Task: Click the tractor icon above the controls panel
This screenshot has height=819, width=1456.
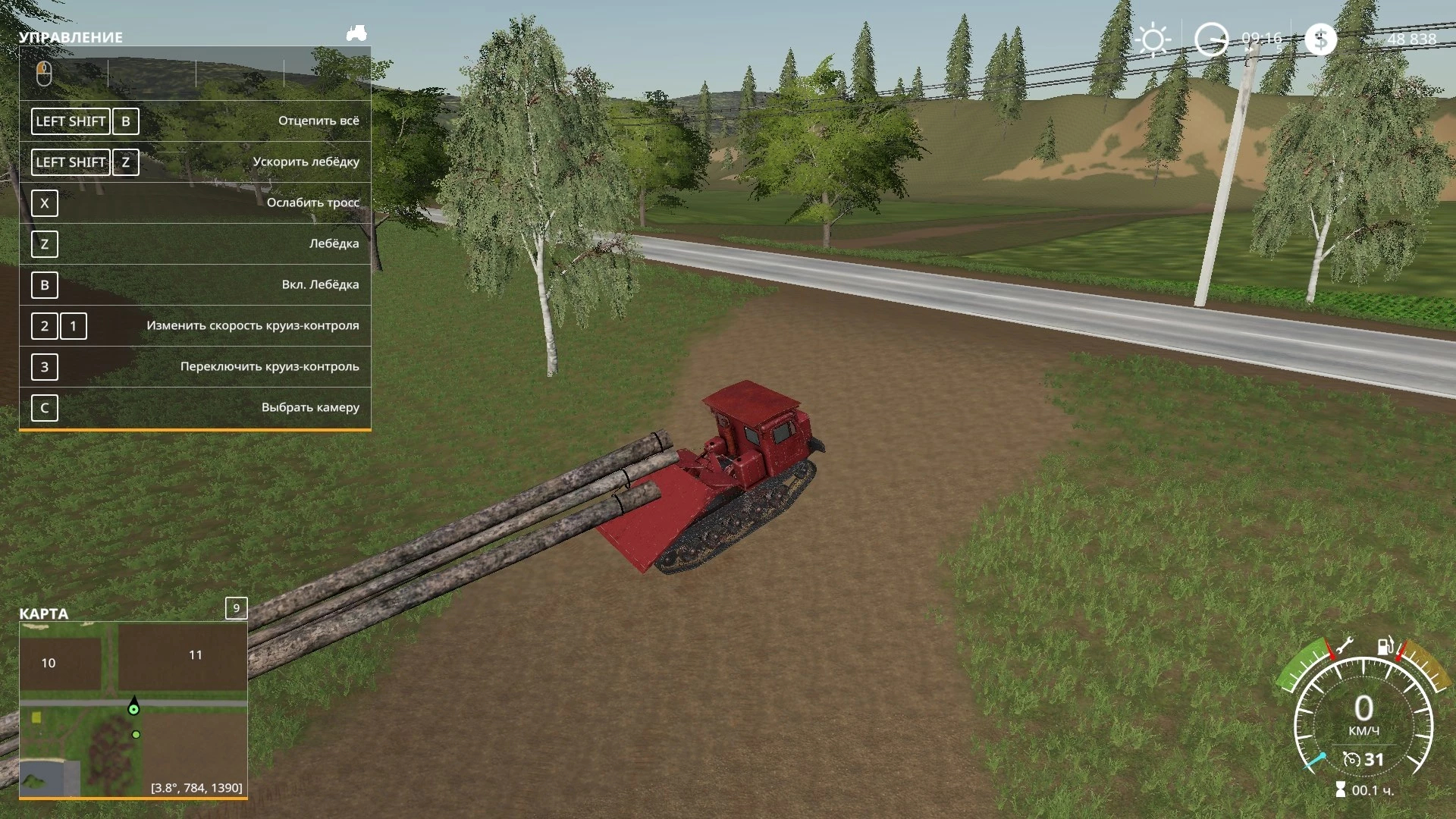Action: 356,33
